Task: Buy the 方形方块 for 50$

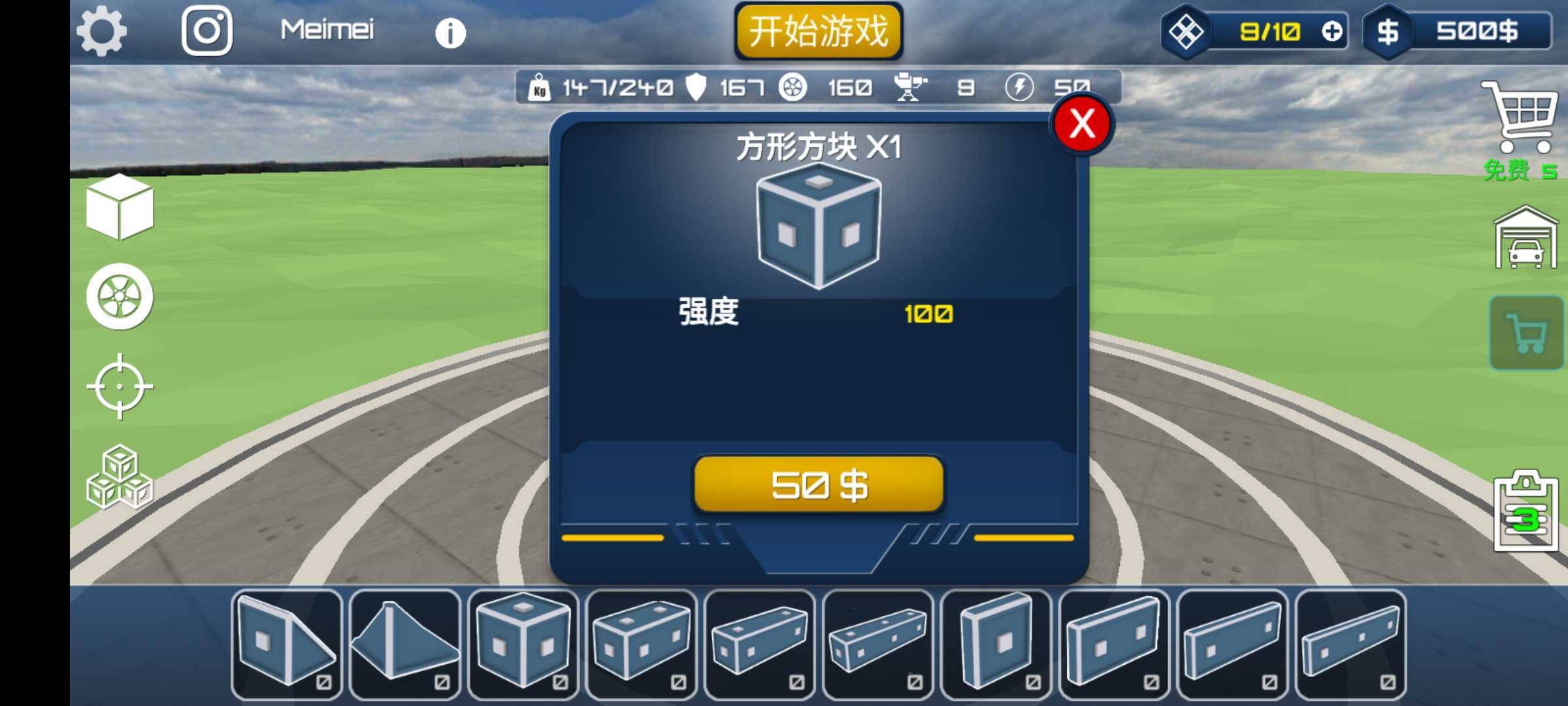Action: click(818, 485)
